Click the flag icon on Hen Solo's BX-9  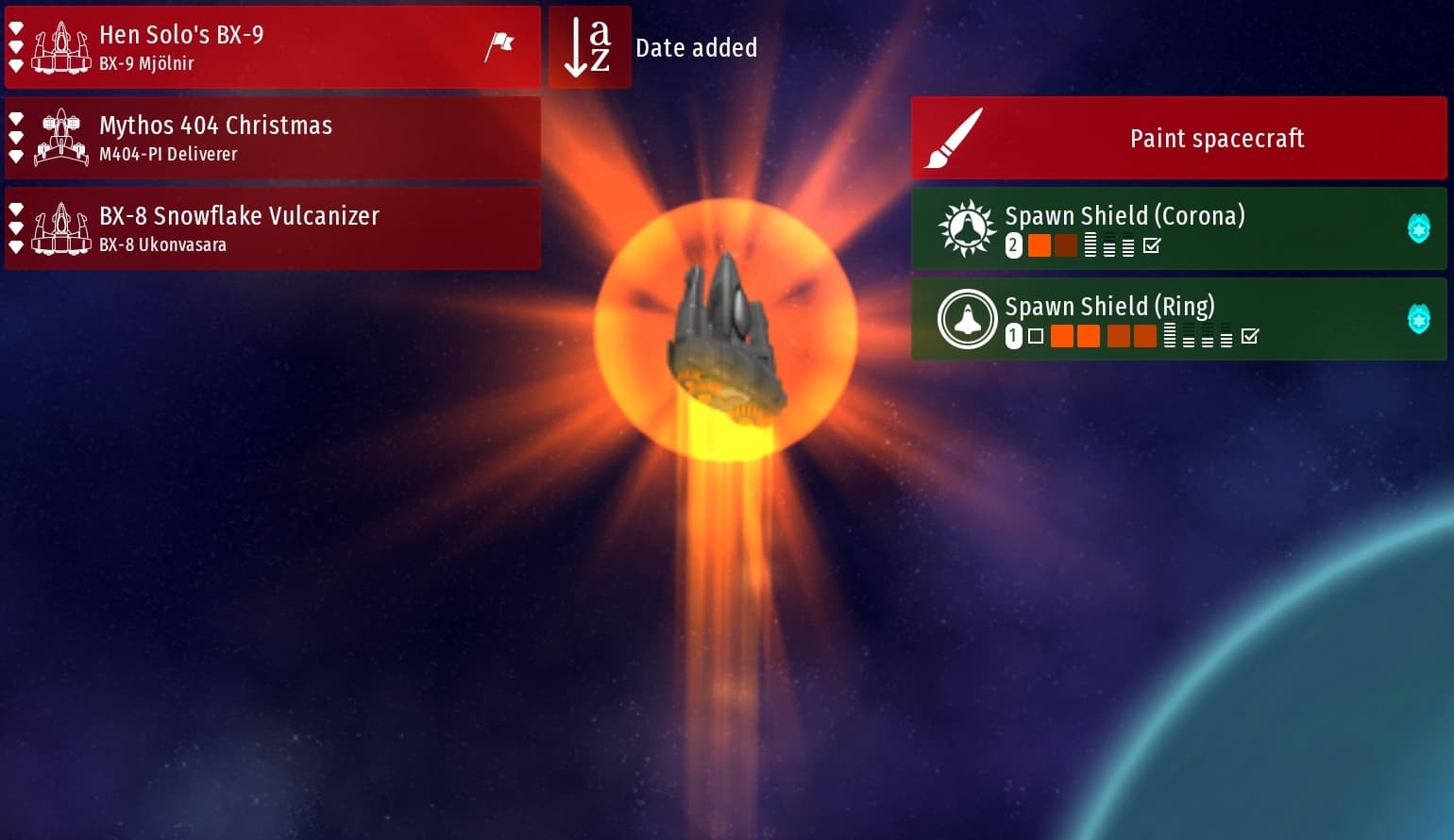coord(499,46)
